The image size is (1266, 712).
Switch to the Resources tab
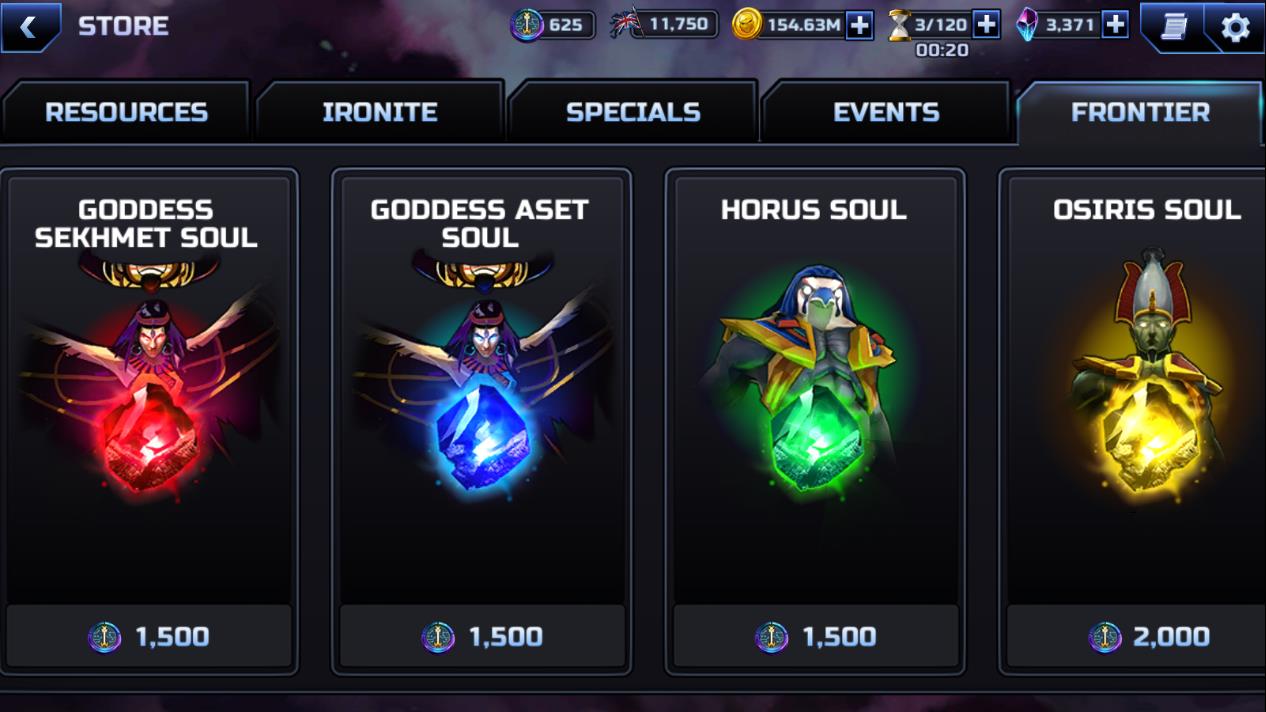[126, 112]
